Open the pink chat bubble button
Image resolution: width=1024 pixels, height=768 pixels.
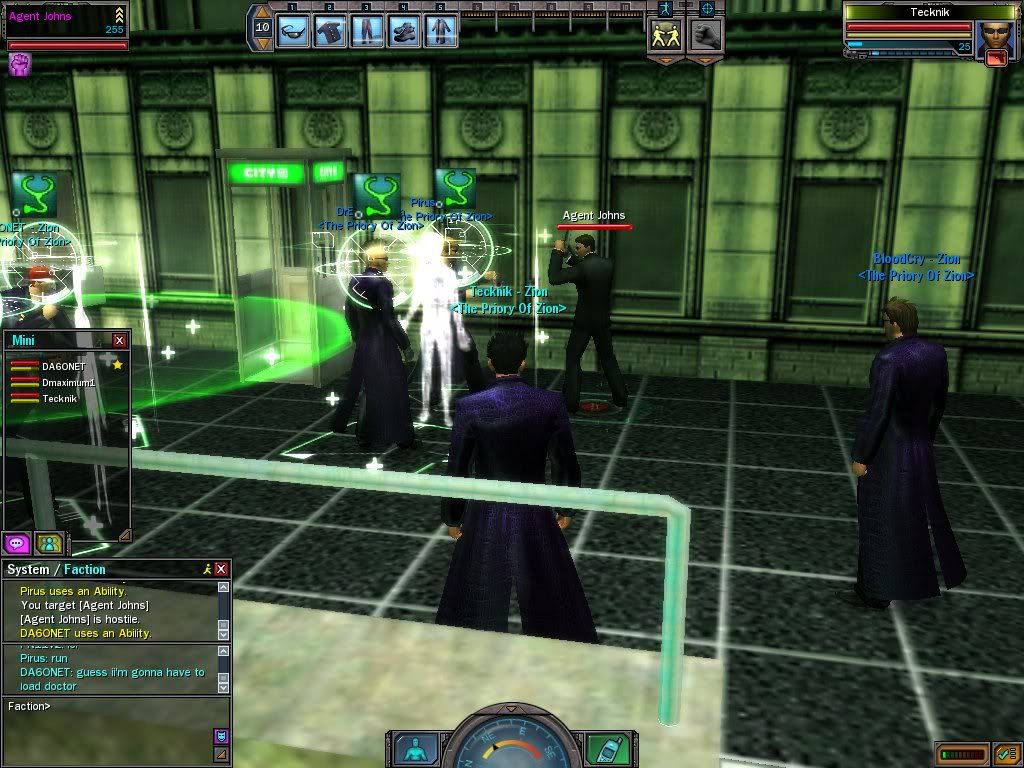[x=16, y=543]
